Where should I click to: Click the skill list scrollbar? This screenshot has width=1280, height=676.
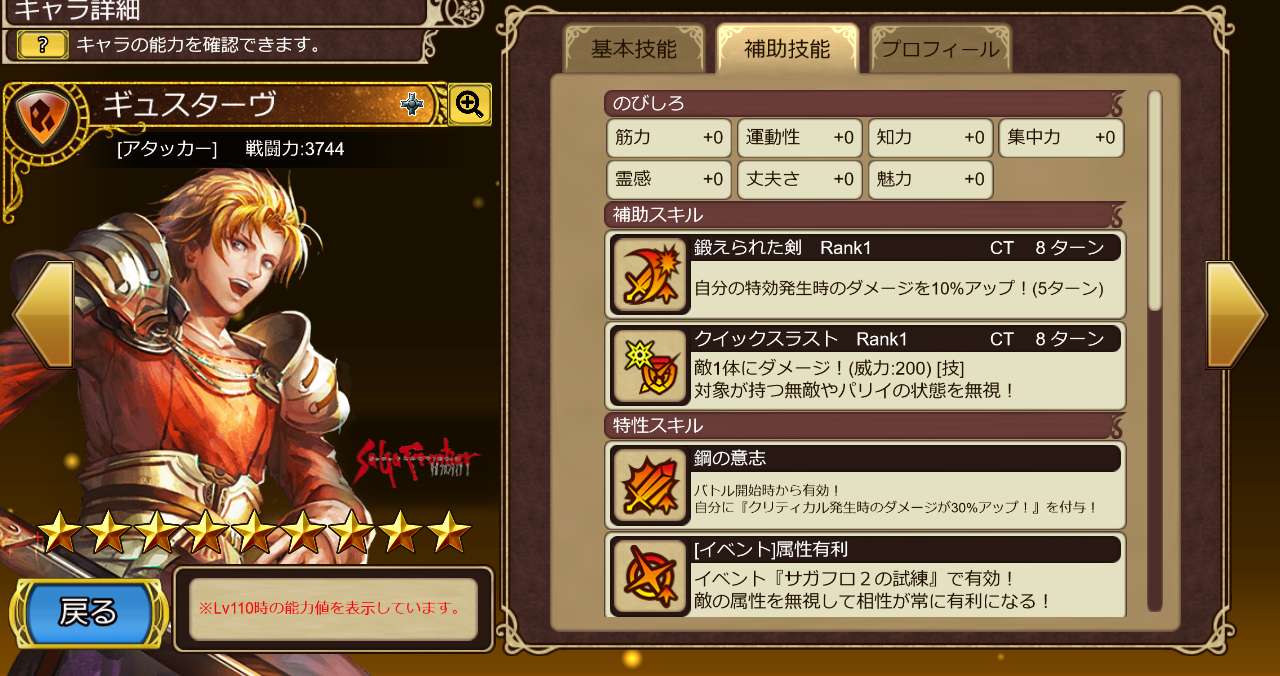(x=1154, y=200)
